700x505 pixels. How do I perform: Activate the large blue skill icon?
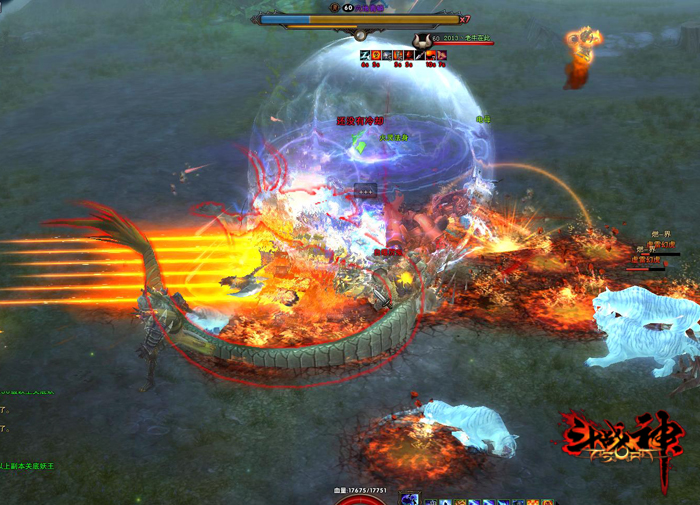pos(410,498)
